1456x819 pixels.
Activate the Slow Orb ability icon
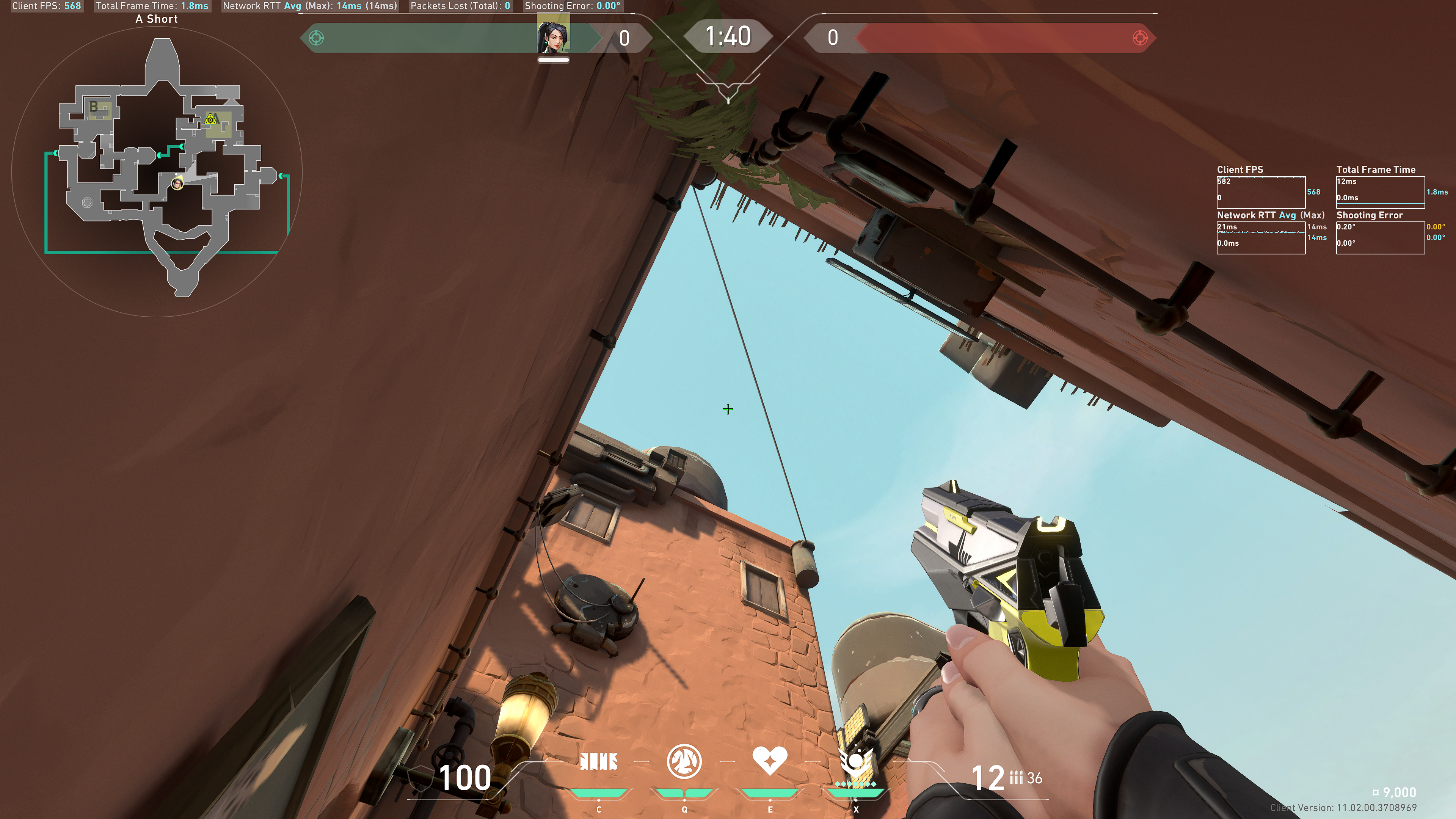(x=684, y=761)
